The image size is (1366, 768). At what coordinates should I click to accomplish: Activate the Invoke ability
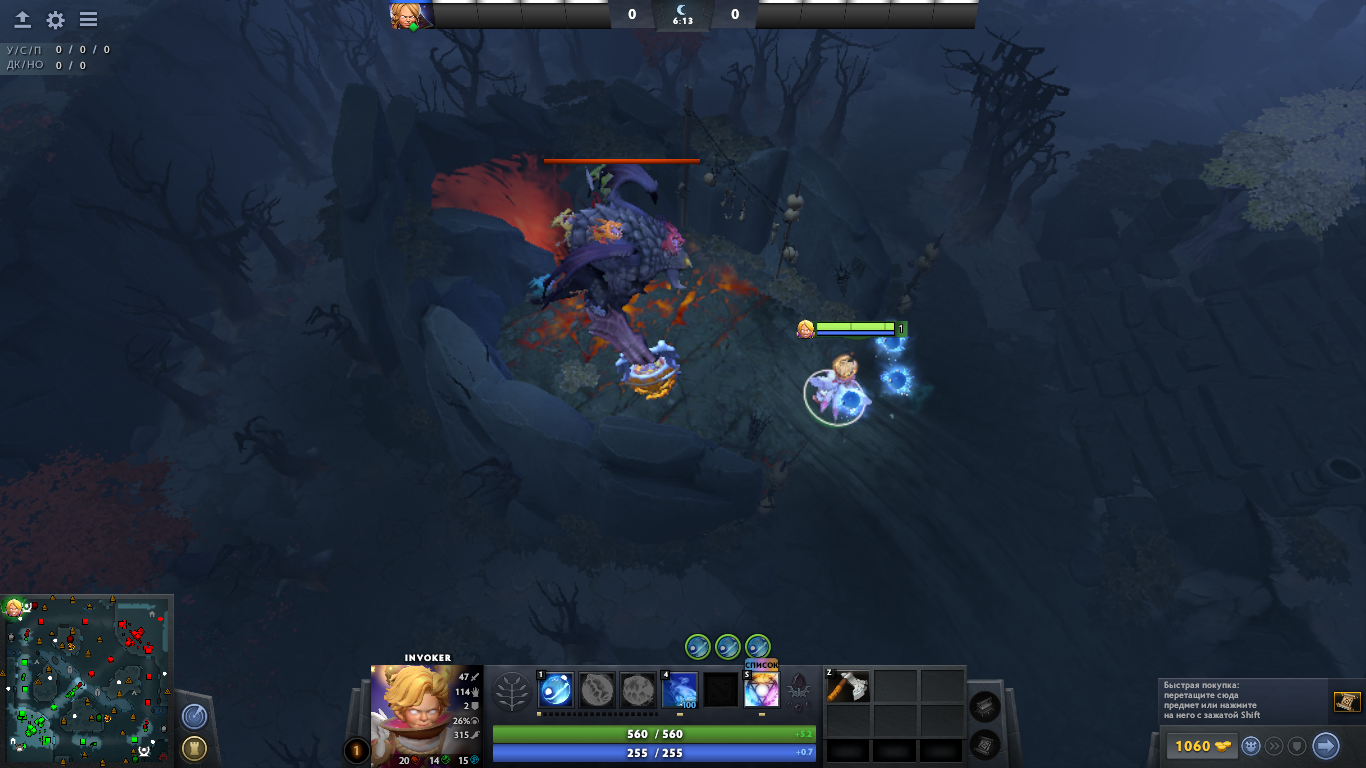click(x=761, y=690)
